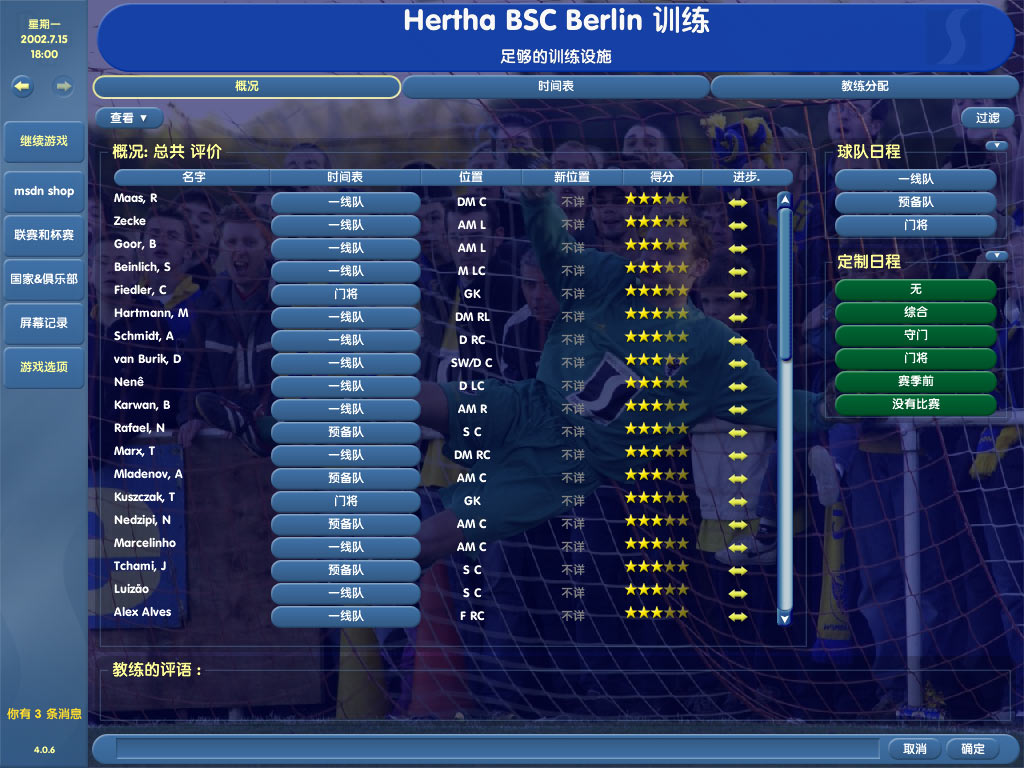The width and height of the screenshot is (1024, 768).
Task: Click the 继续游戏 continue game button
Action: click(x=44, y=141)
